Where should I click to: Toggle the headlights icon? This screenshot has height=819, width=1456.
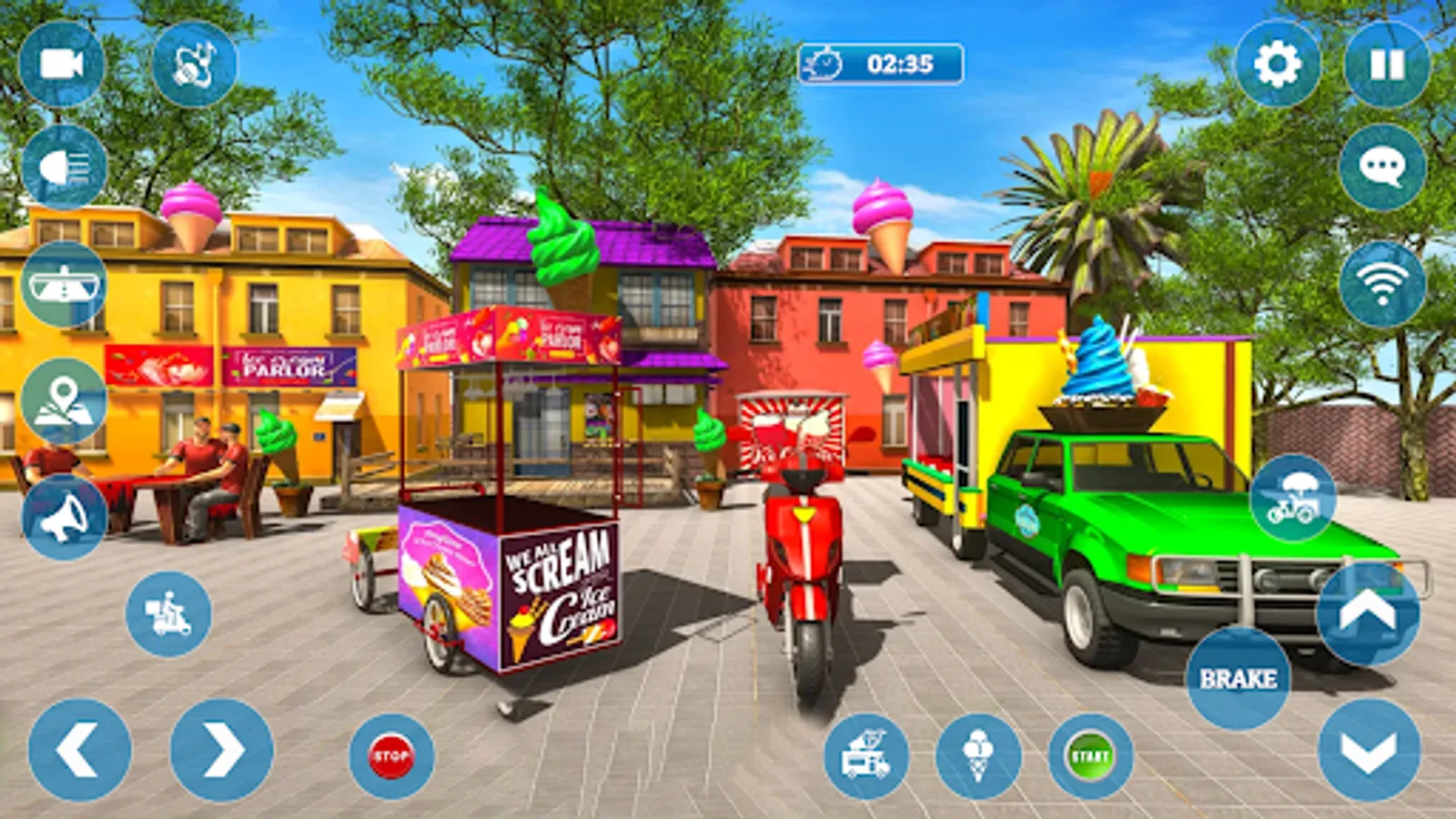click(65, 167)
